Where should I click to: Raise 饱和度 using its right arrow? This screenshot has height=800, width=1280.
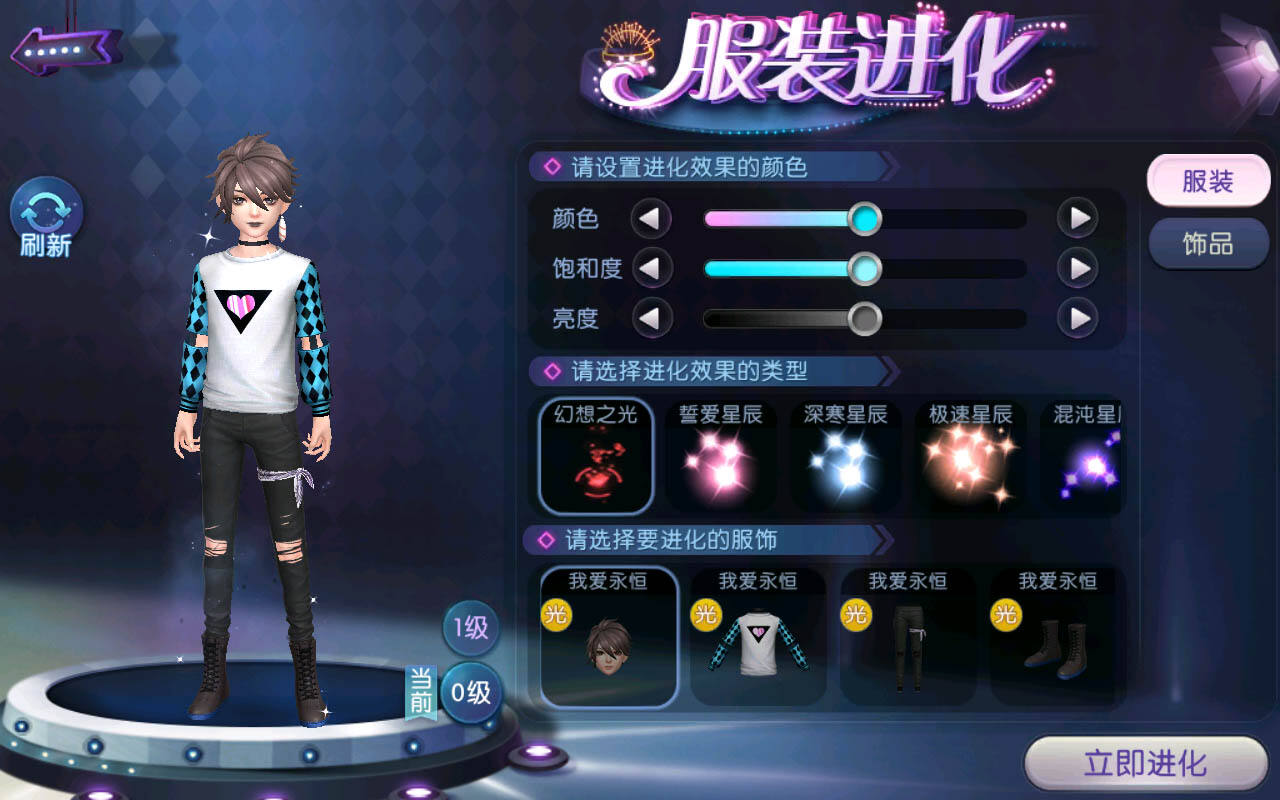coord(1078,268)
